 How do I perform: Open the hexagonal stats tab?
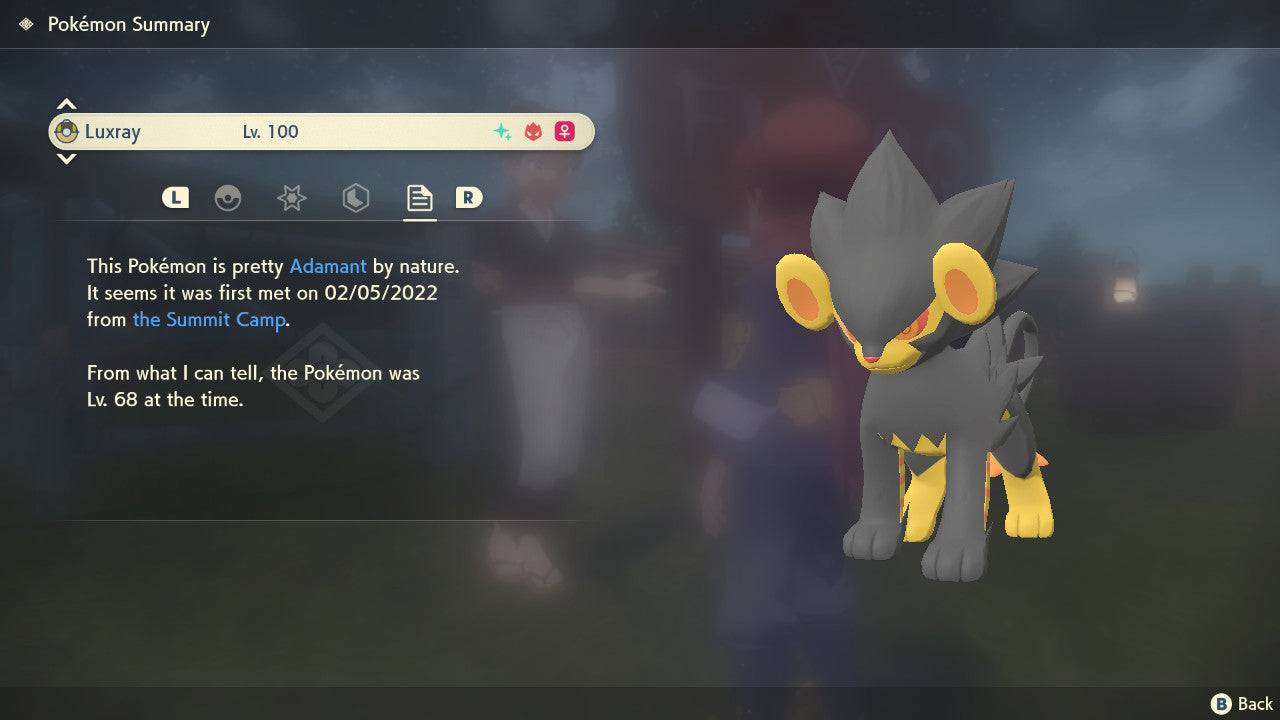pos(354,198)
